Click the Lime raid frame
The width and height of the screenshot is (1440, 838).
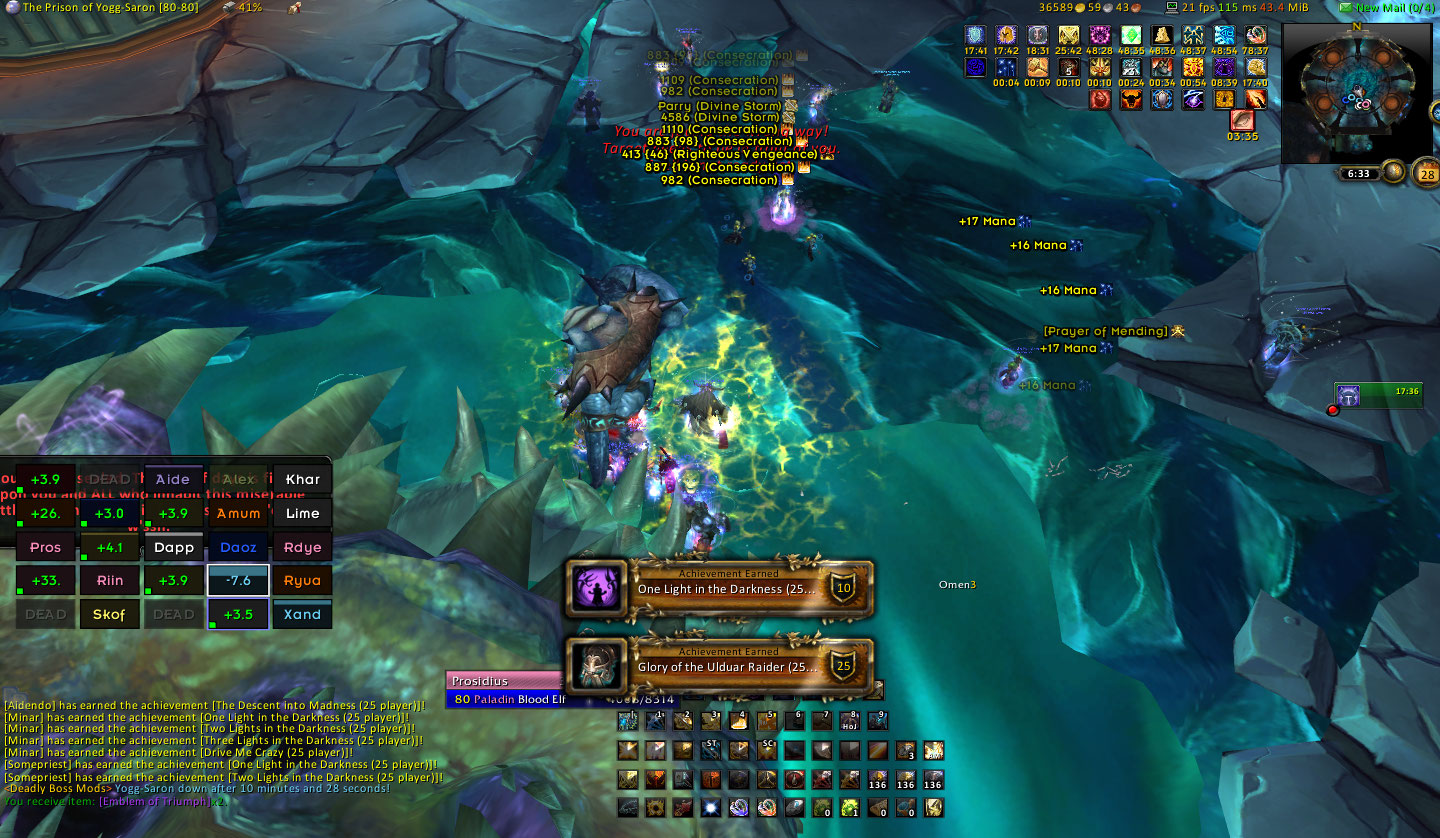point(302,513)
